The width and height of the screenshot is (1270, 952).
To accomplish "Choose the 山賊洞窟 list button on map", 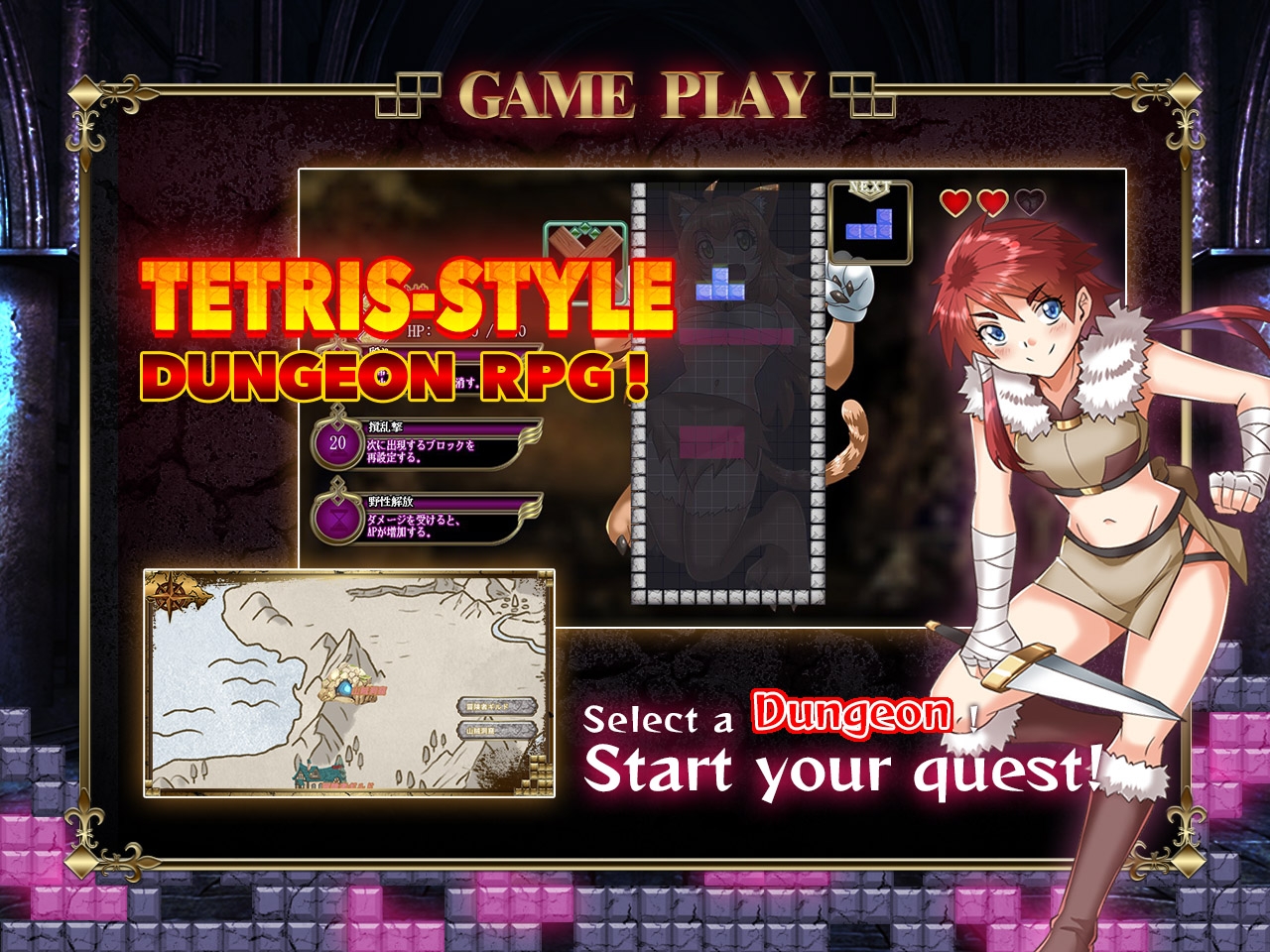I will 497,731.
